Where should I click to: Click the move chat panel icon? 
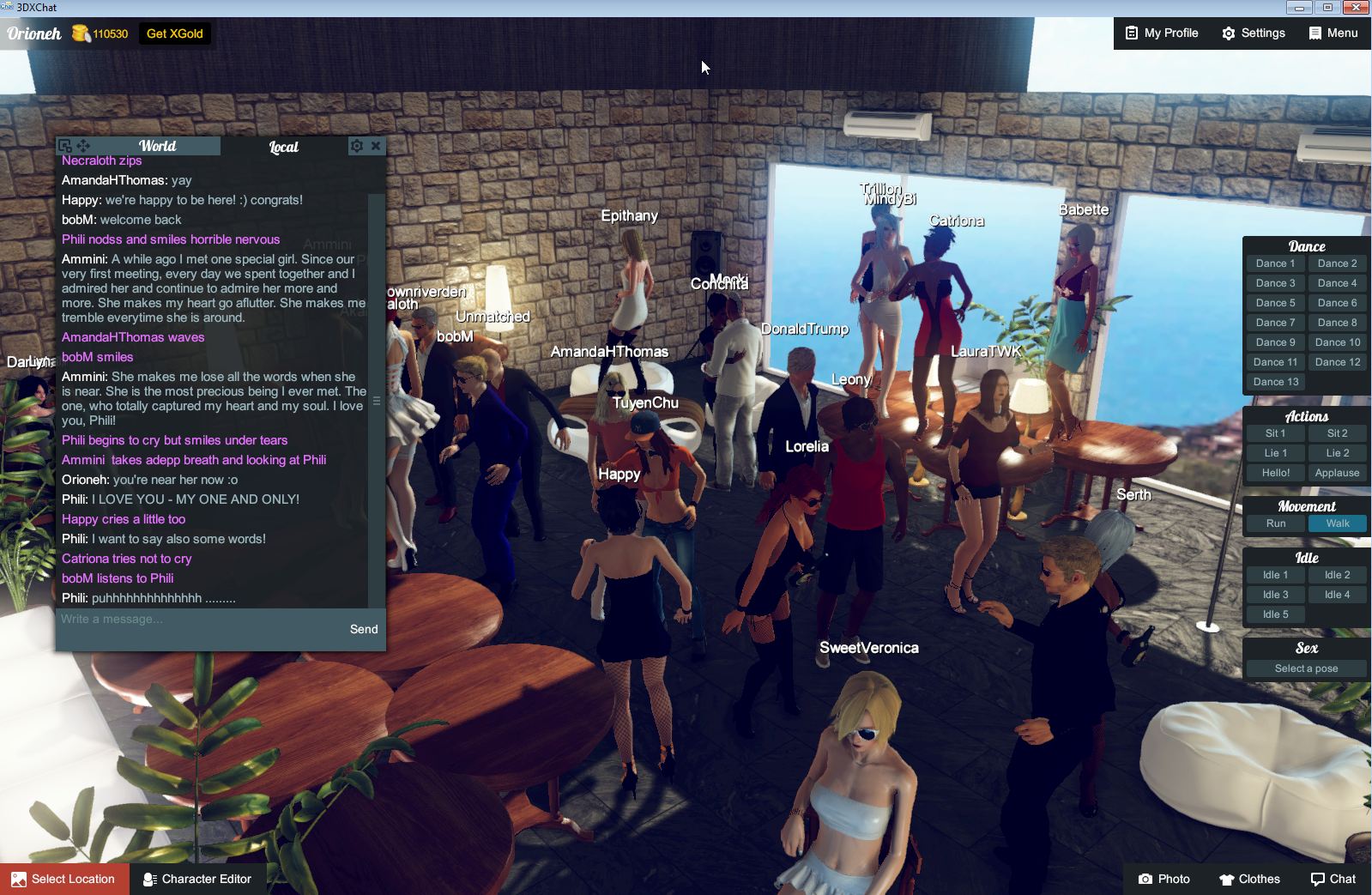(x=82, y=144)
